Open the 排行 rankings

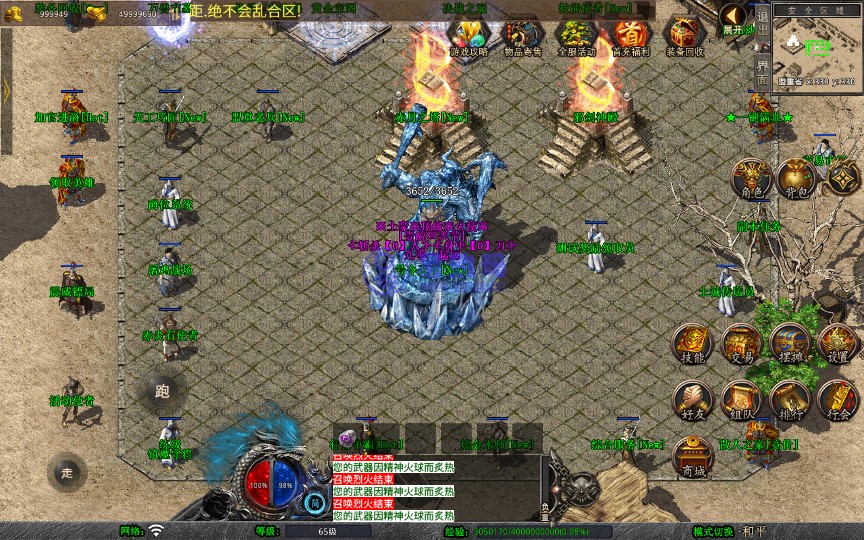pos(789,400)
